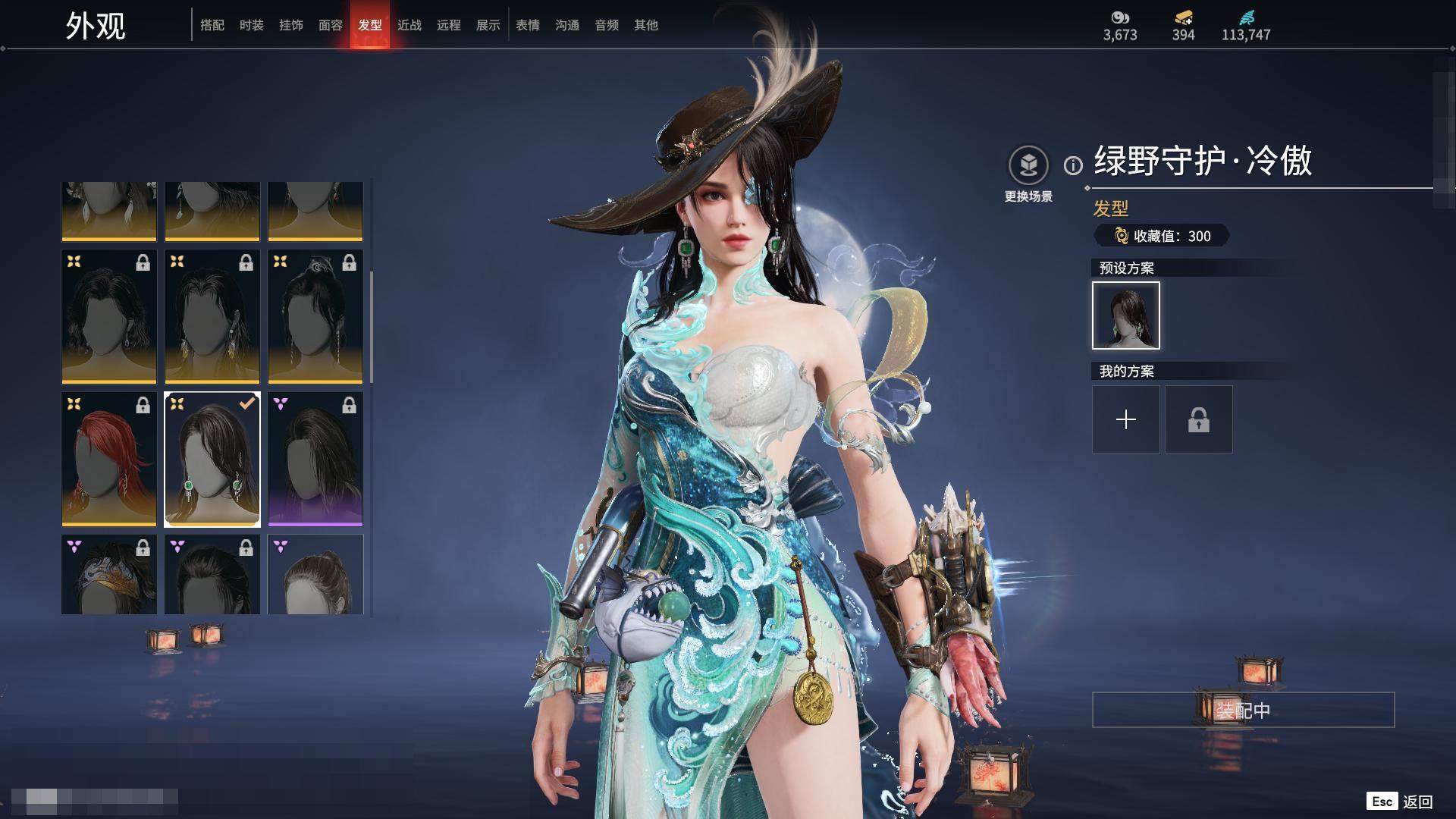
Task: Select the 挂饰 tab
Action: pos(291,25)
